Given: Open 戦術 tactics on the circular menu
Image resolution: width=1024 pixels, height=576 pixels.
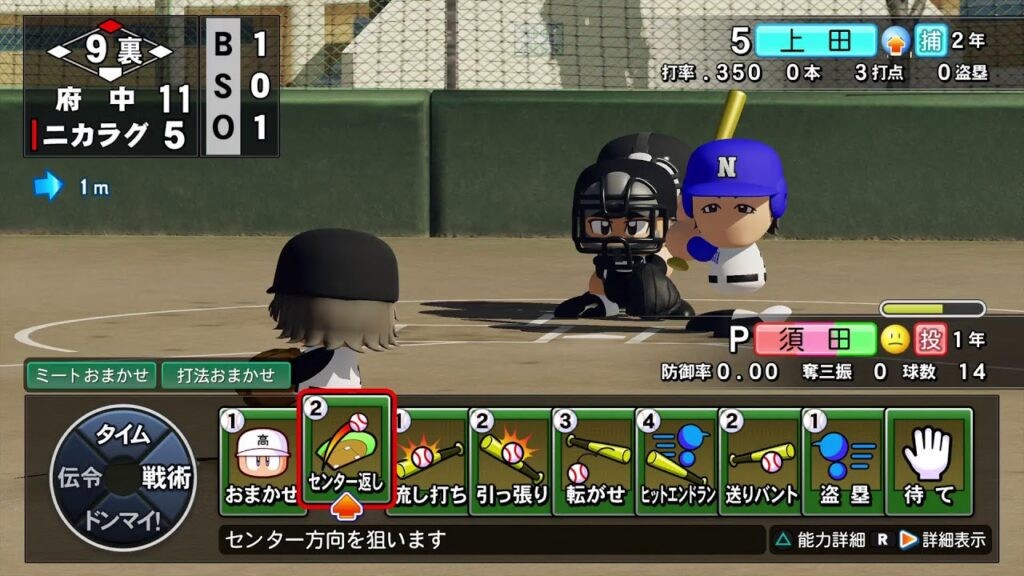Looking at the screenshot, I should click(166, 478).
